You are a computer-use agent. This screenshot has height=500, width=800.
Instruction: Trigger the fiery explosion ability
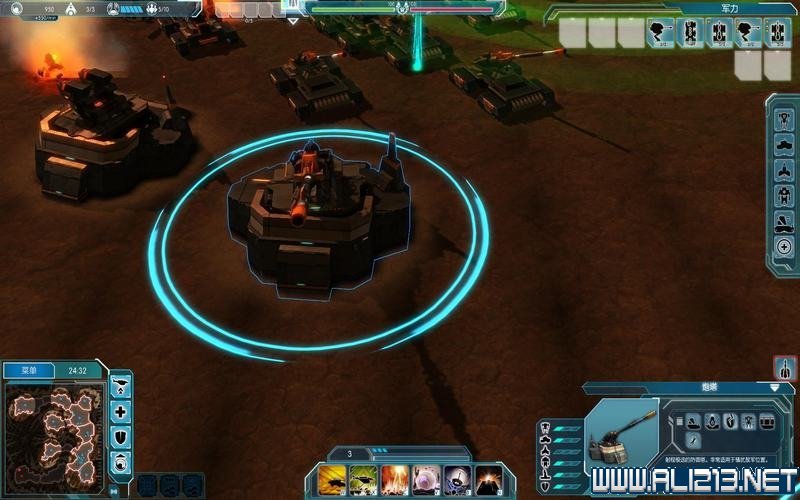click(x=394, y=479)
